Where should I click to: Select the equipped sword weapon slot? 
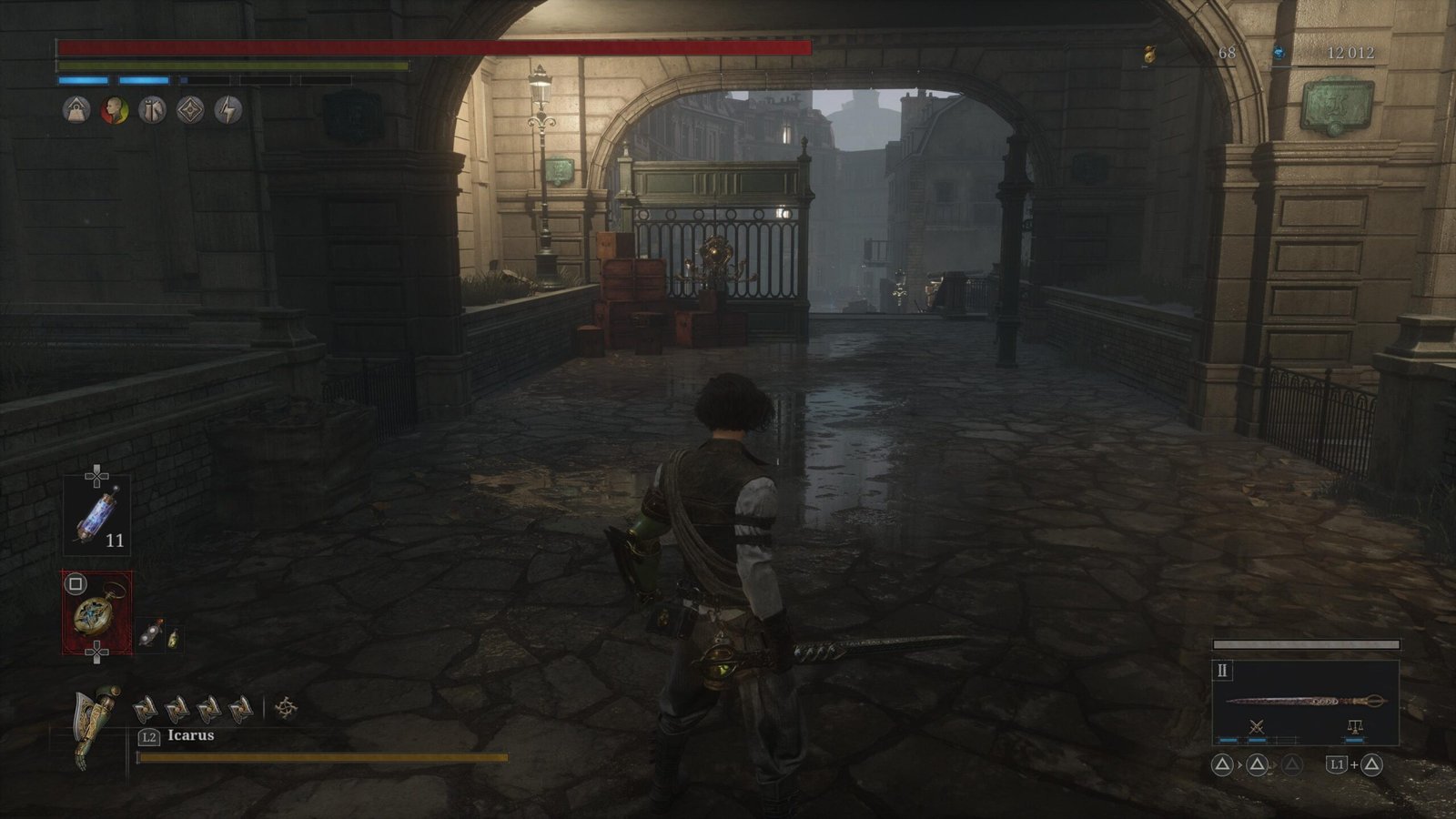(x=1305, y=702)
